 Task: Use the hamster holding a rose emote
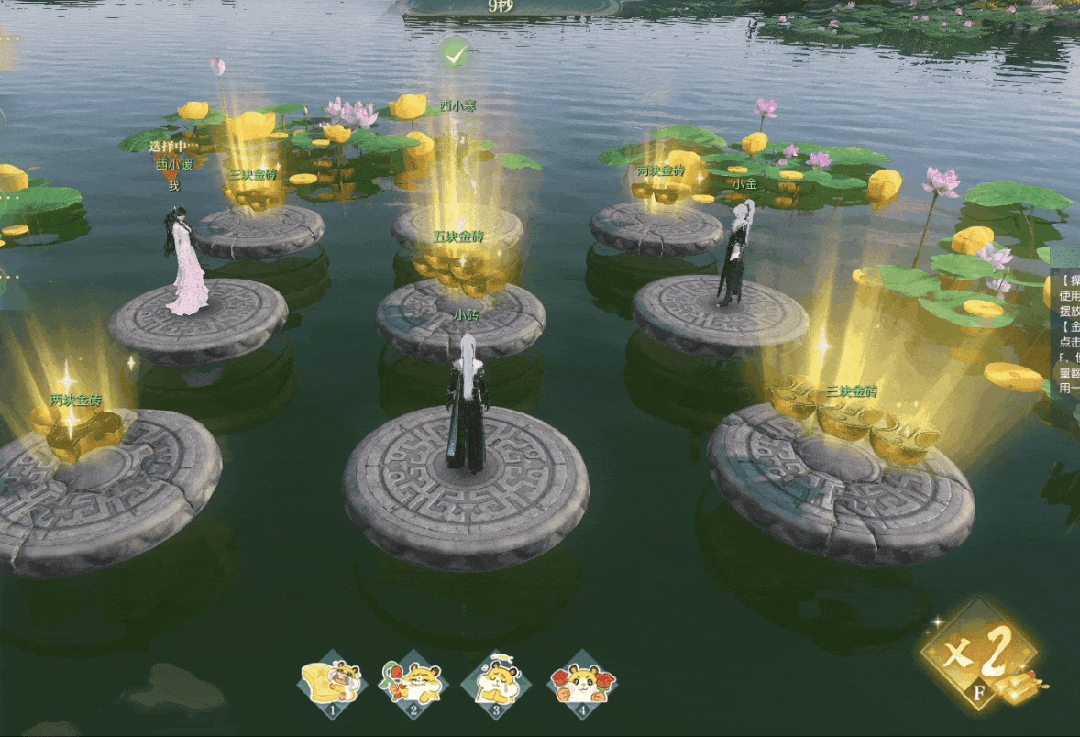point(413,683)
